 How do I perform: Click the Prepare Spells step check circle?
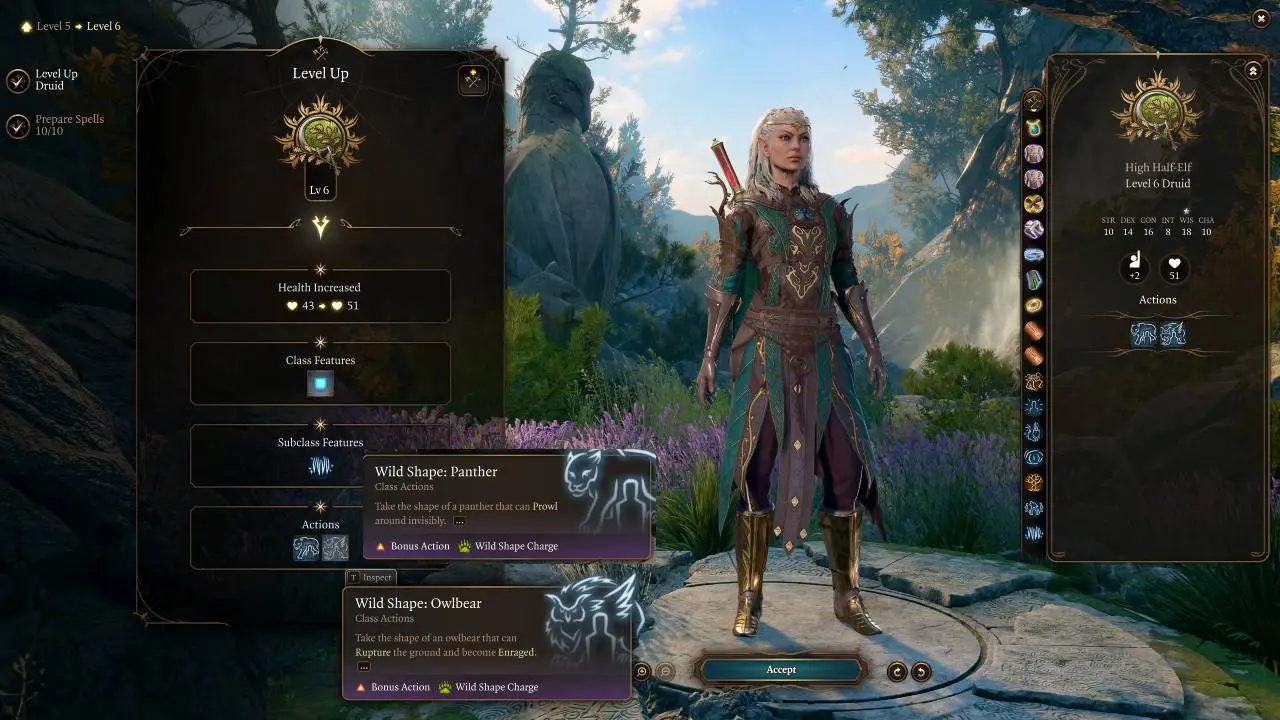(x=17, y=124)
